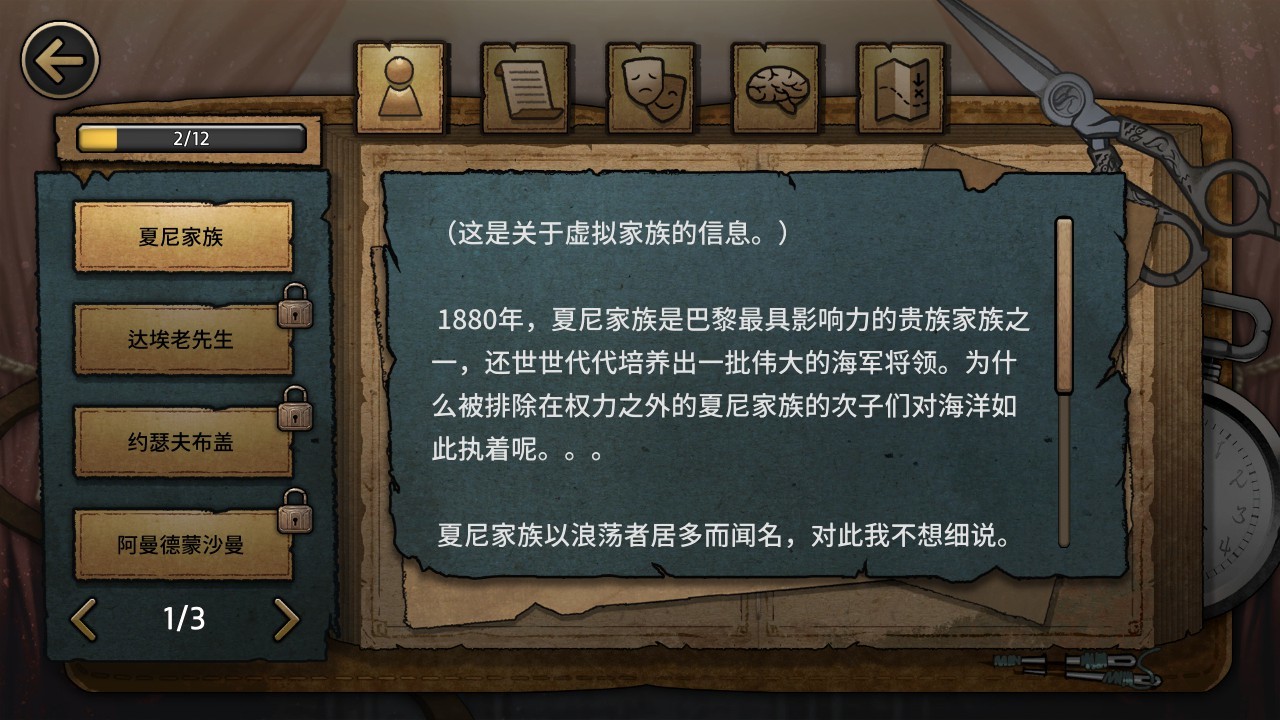Select the 夏尼家族 journal entry
This screenshot has width=1280, height=720.
tap(183, 236)
